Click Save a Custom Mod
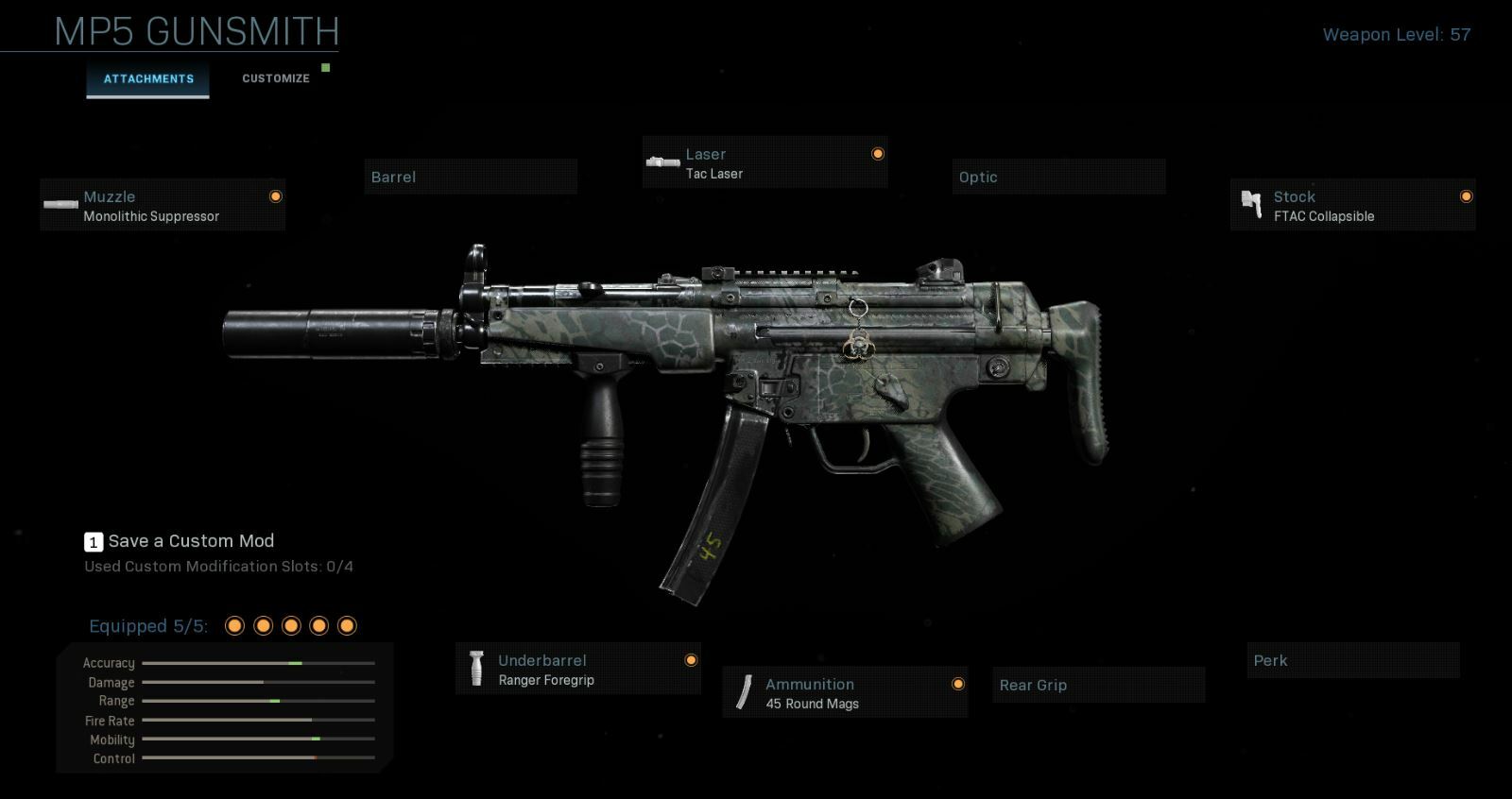Image resolution: width=1512 pixels, height=799 pixels. point(191,541)
